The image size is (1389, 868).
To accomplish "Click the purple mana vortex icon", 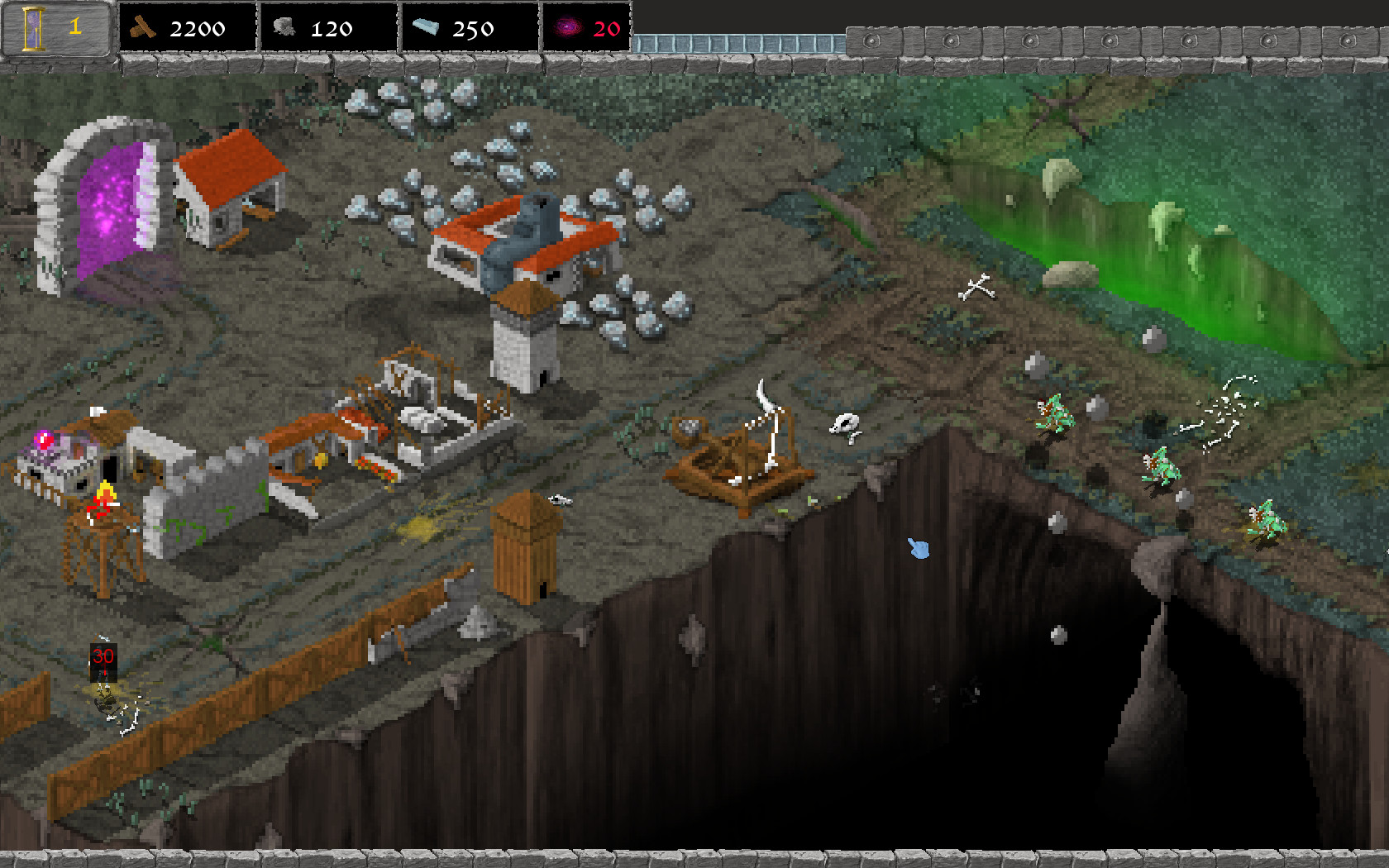I will (568, 28).
